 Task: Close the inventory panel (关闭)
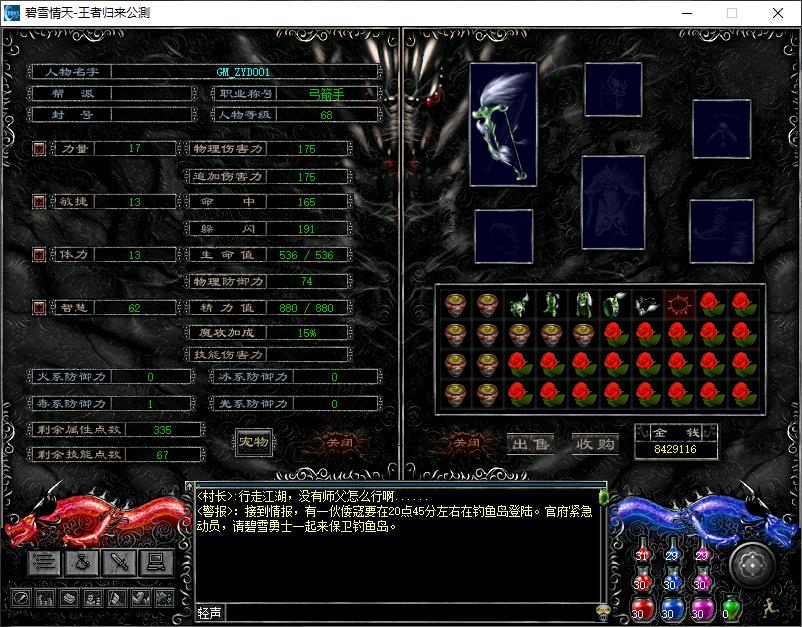coord(466,442)
